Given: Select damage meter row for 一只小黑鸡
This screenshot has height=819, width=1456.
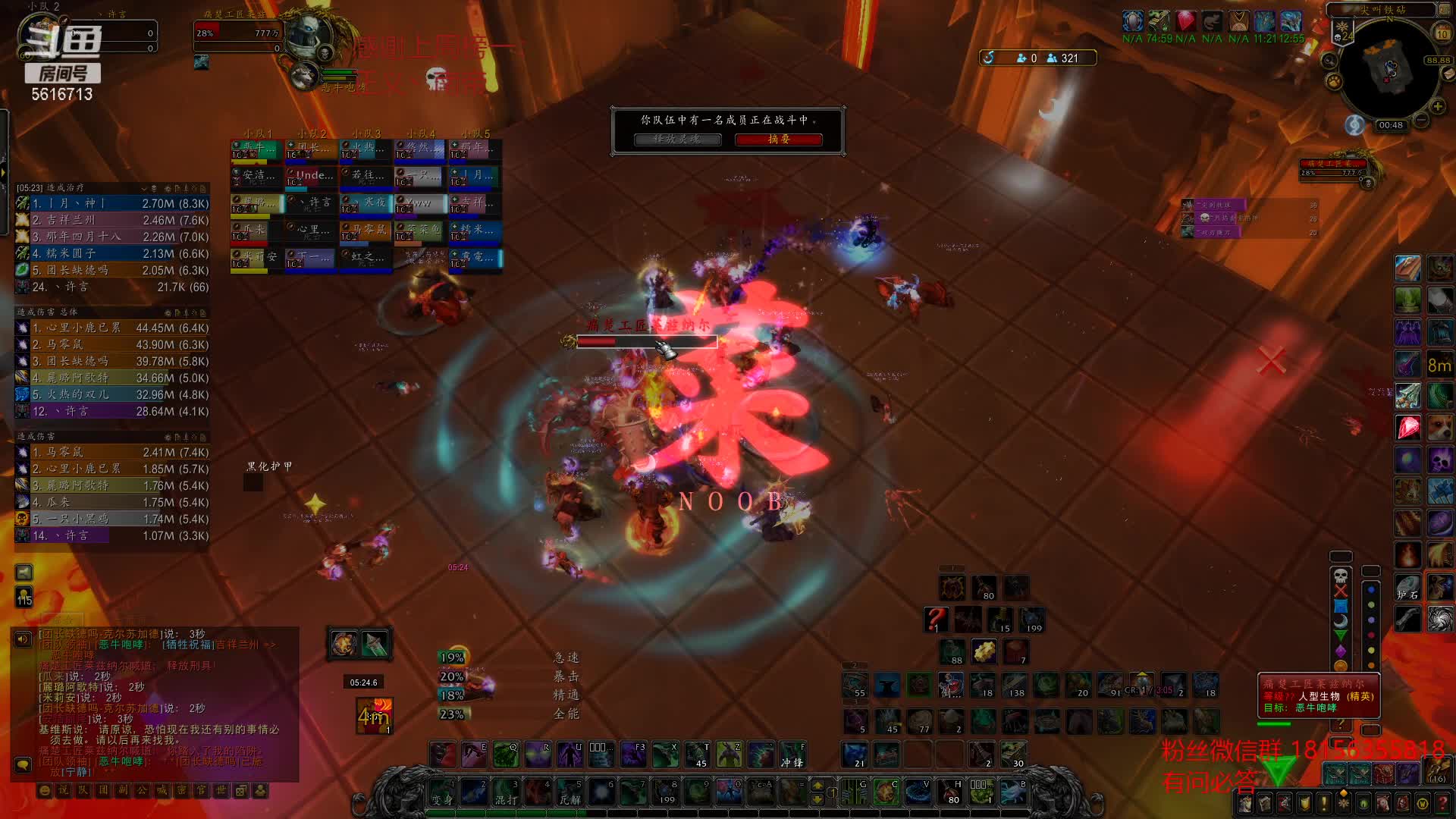Looking at the screenshot, I should pos(112,519).
